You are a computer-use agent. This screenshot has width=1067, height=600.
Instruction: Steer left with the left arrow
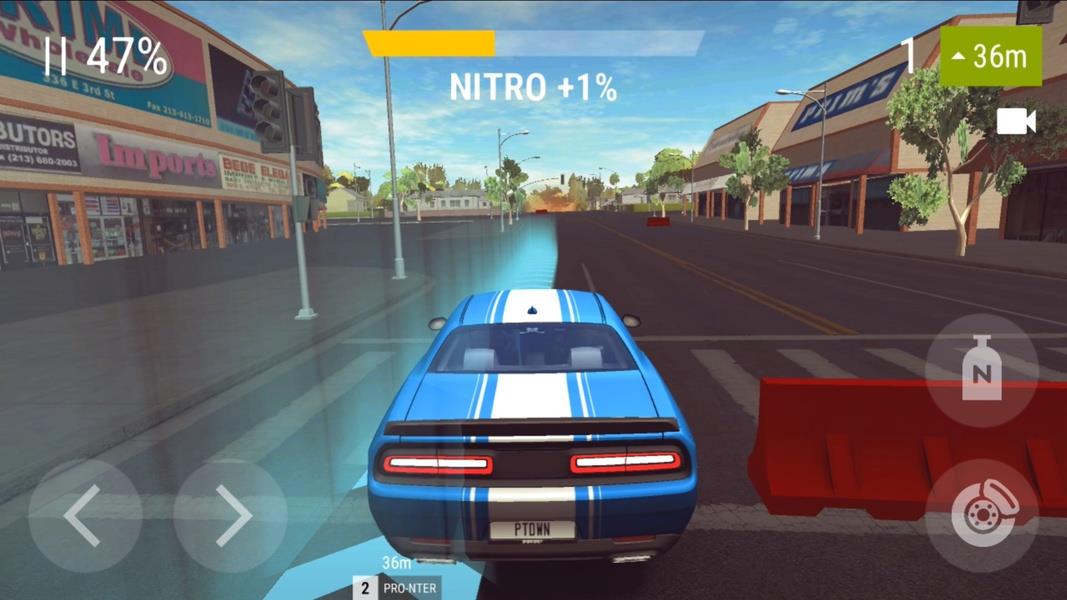pos(84,516)
